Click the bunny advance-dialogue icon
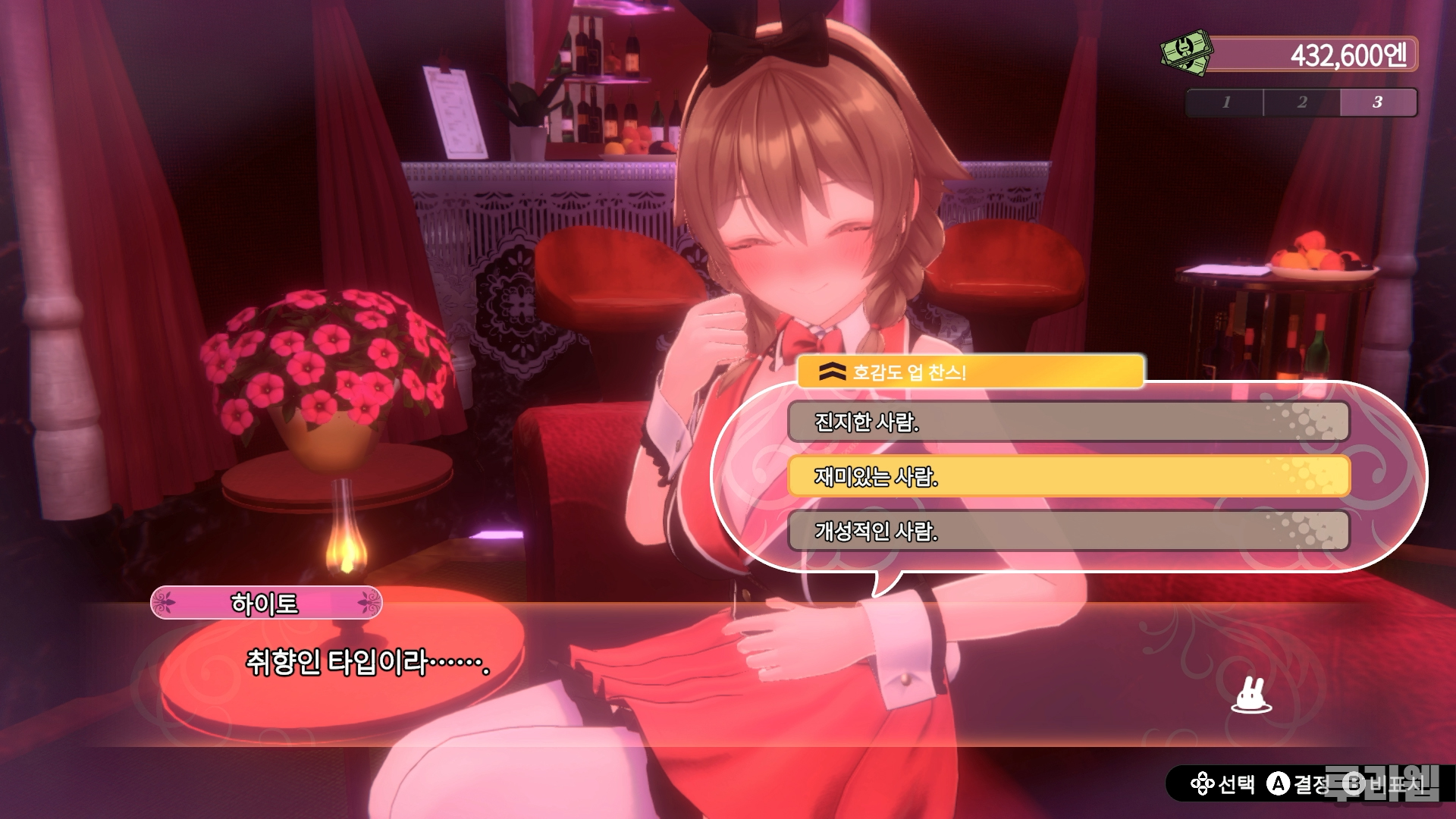Viewport: 1456px width, 819px height. tap(1251, 696)
